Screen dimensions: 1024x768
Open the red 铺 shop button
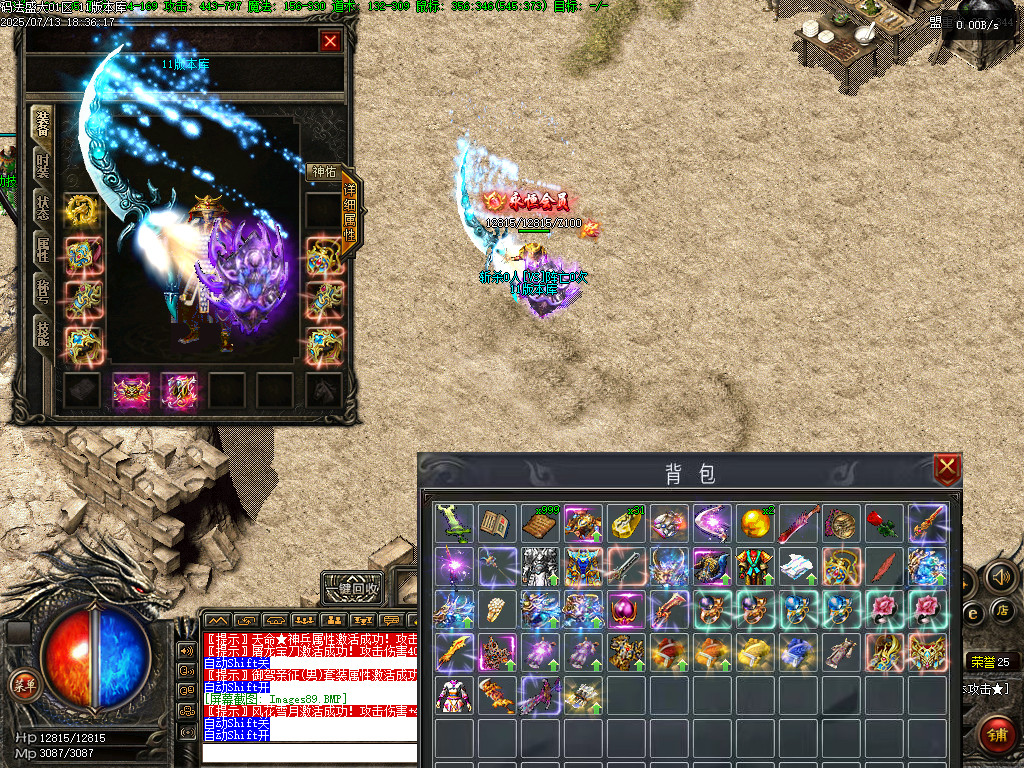click(x=996, y=733)
